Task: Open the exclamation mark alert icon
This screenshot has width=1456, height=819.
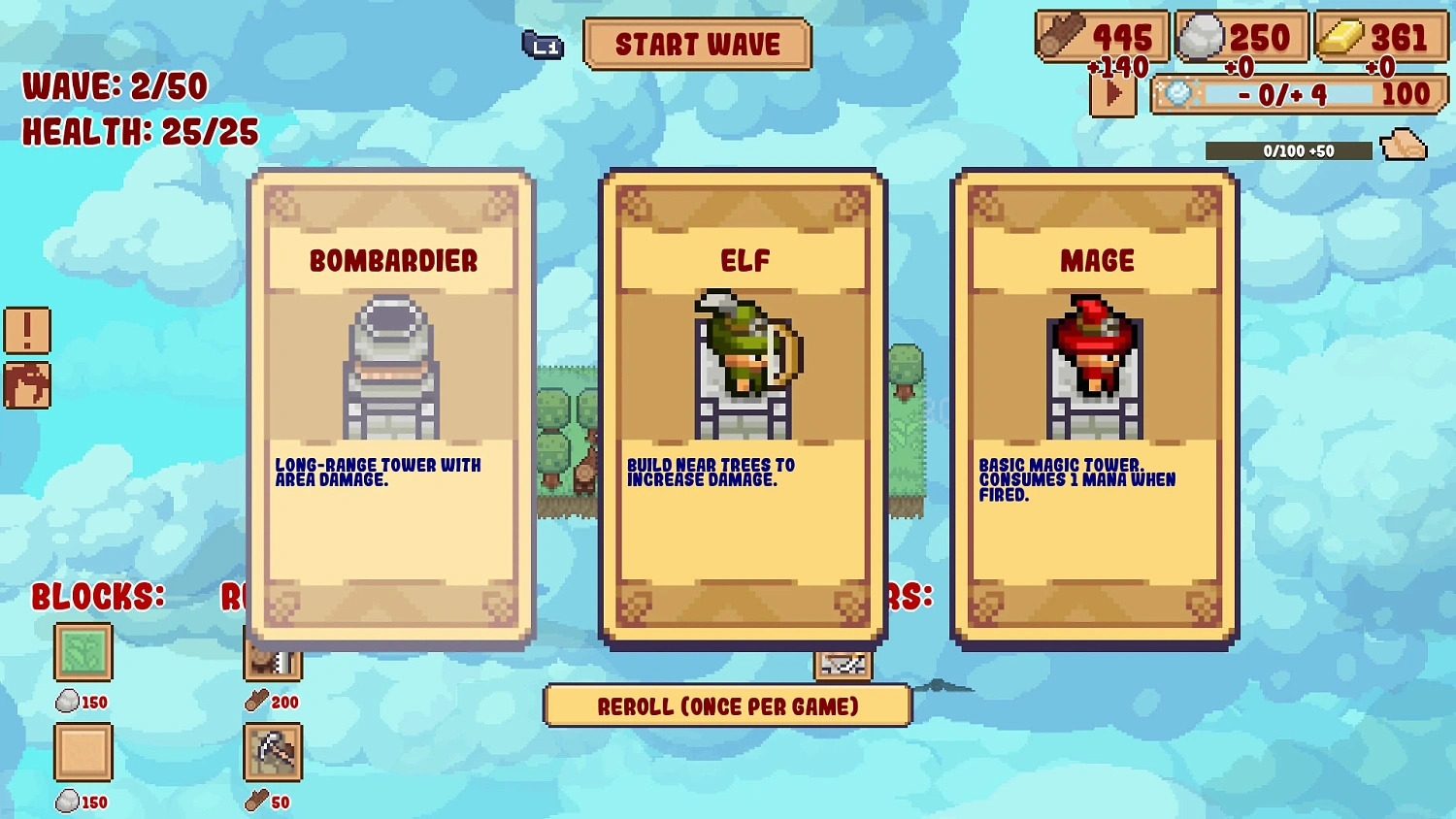Action: tap(27, 331)
